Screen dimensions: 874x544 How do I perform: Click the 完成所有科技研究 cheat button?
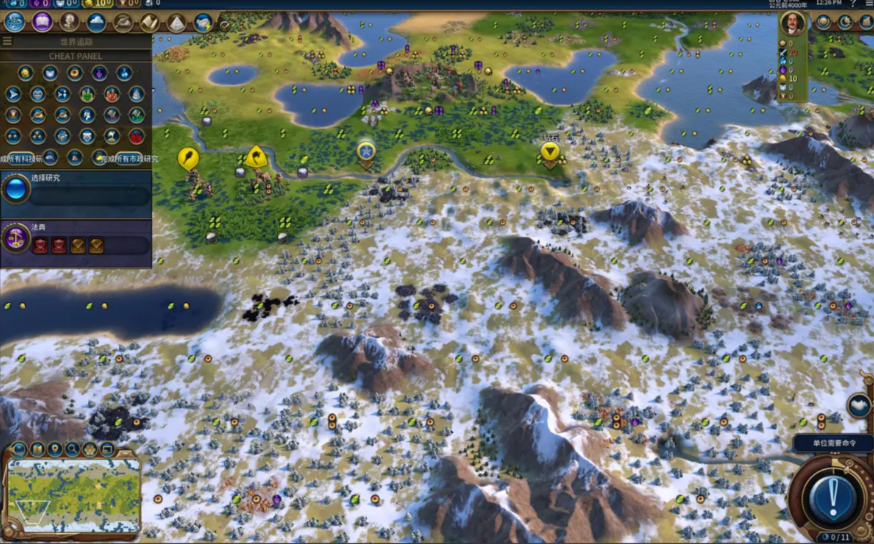coord(22,158)
